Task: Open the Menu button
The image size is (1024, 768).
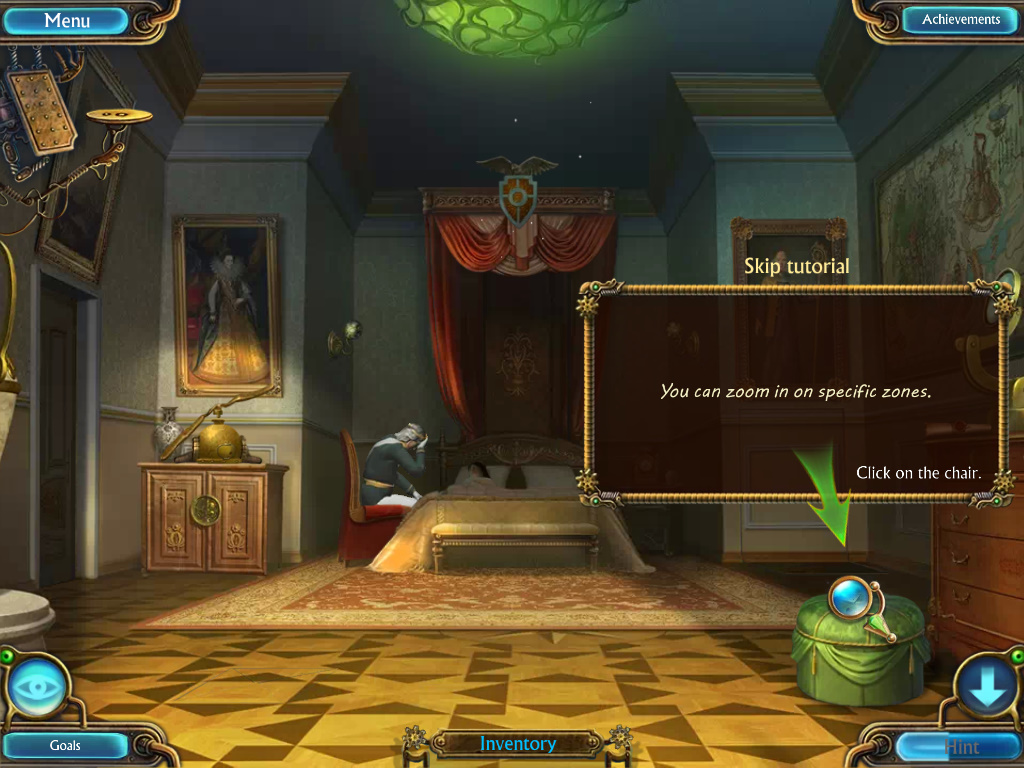Action: point(68,20)
